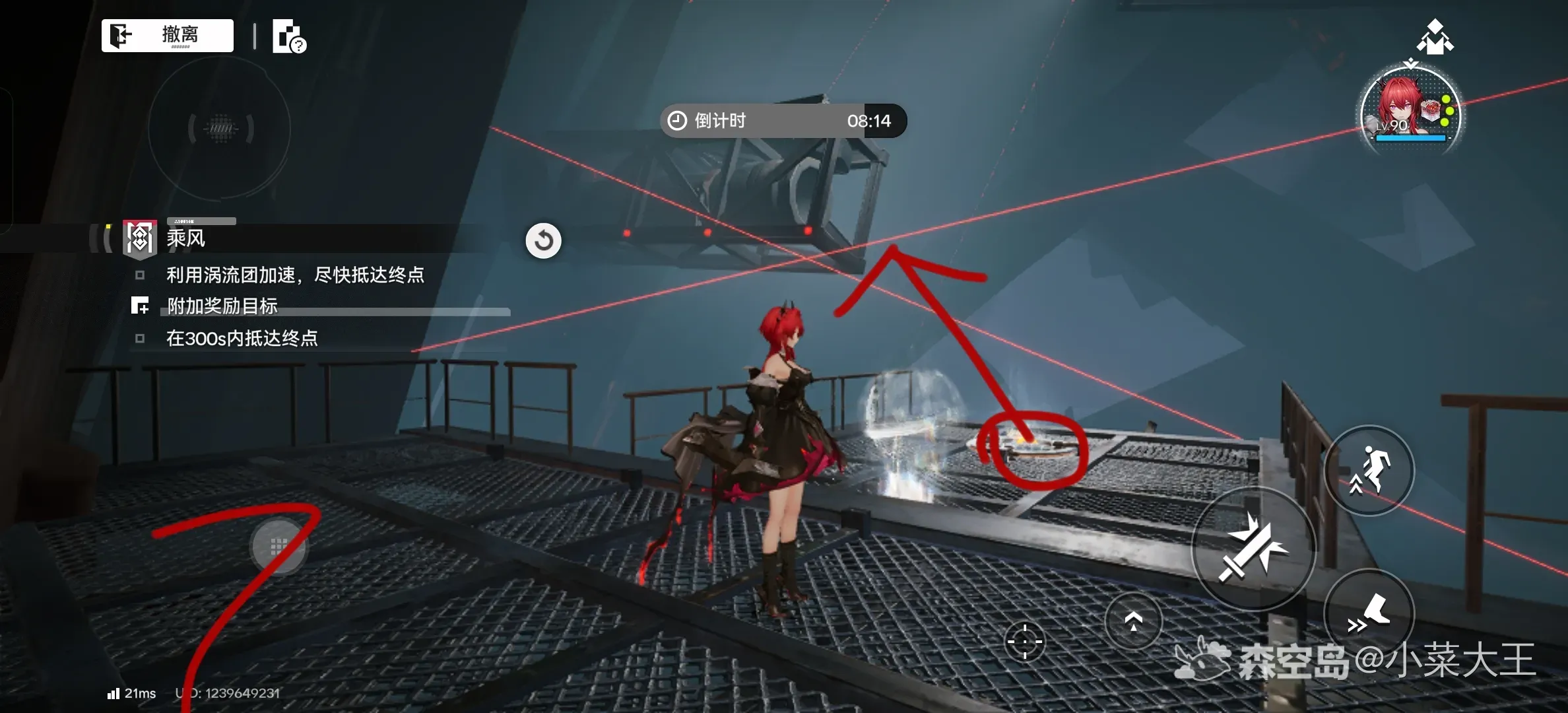Image resolution: width=1568 pixels, height=713 pixels.
Task: Tap the jump running-figure button
Action: pos(1369,470)
